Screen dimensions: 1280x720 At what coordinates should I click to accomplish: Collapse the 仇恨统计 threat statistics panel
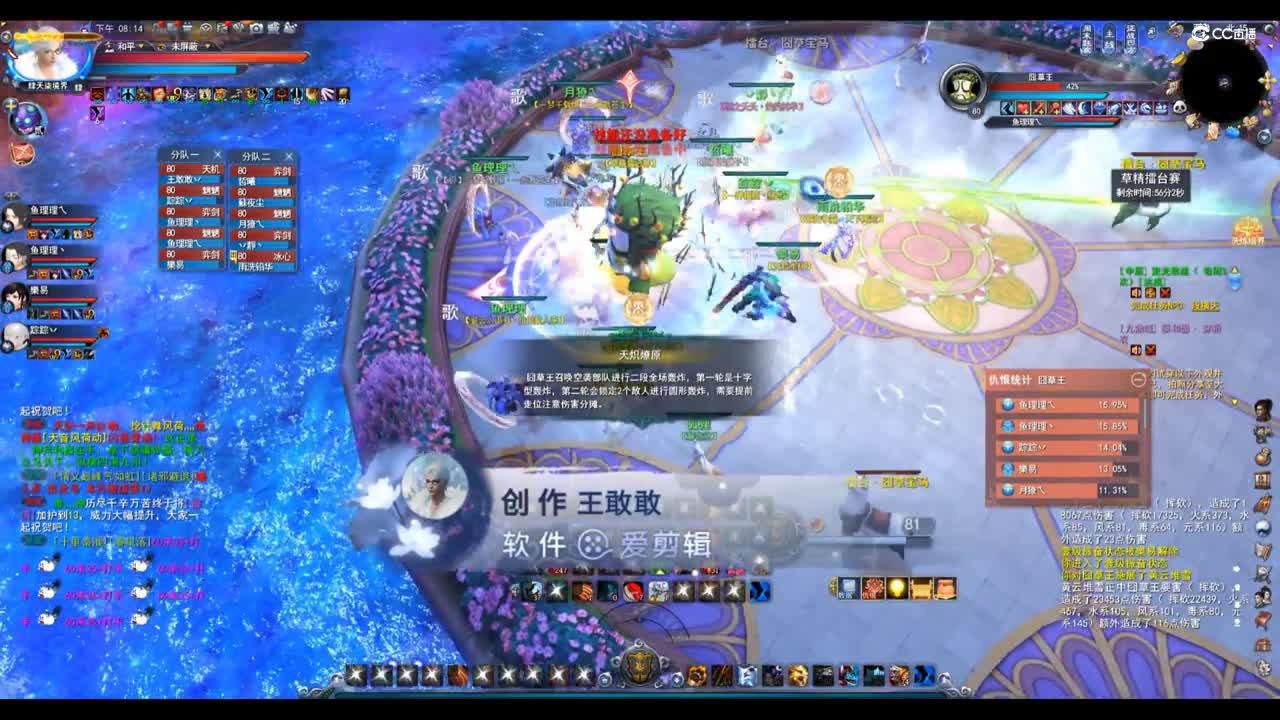[1138, 379]
